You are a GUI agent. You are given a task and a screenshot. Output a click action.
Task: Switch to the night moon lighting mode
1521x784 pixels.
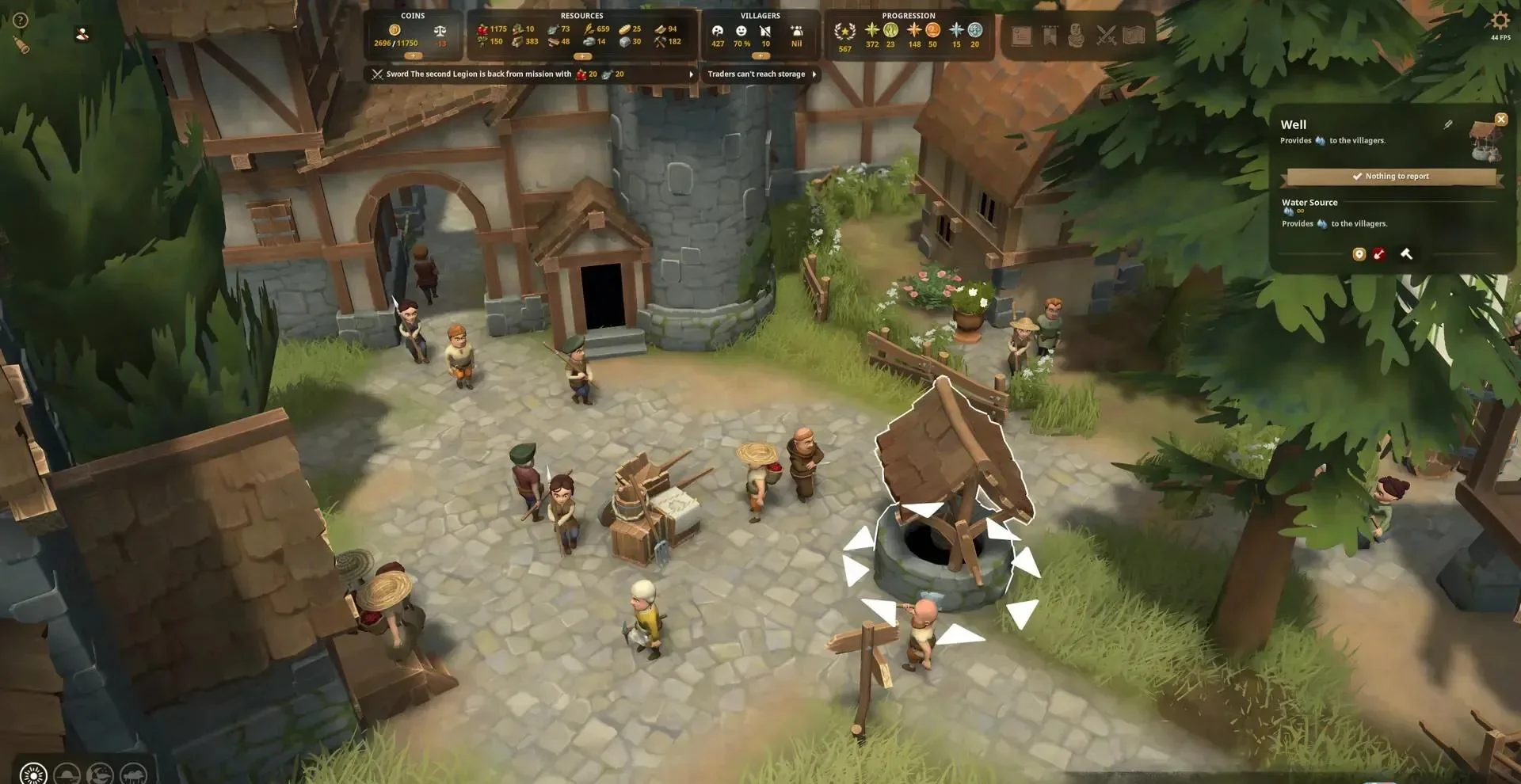pyautogui.click(x=100, y=774)
